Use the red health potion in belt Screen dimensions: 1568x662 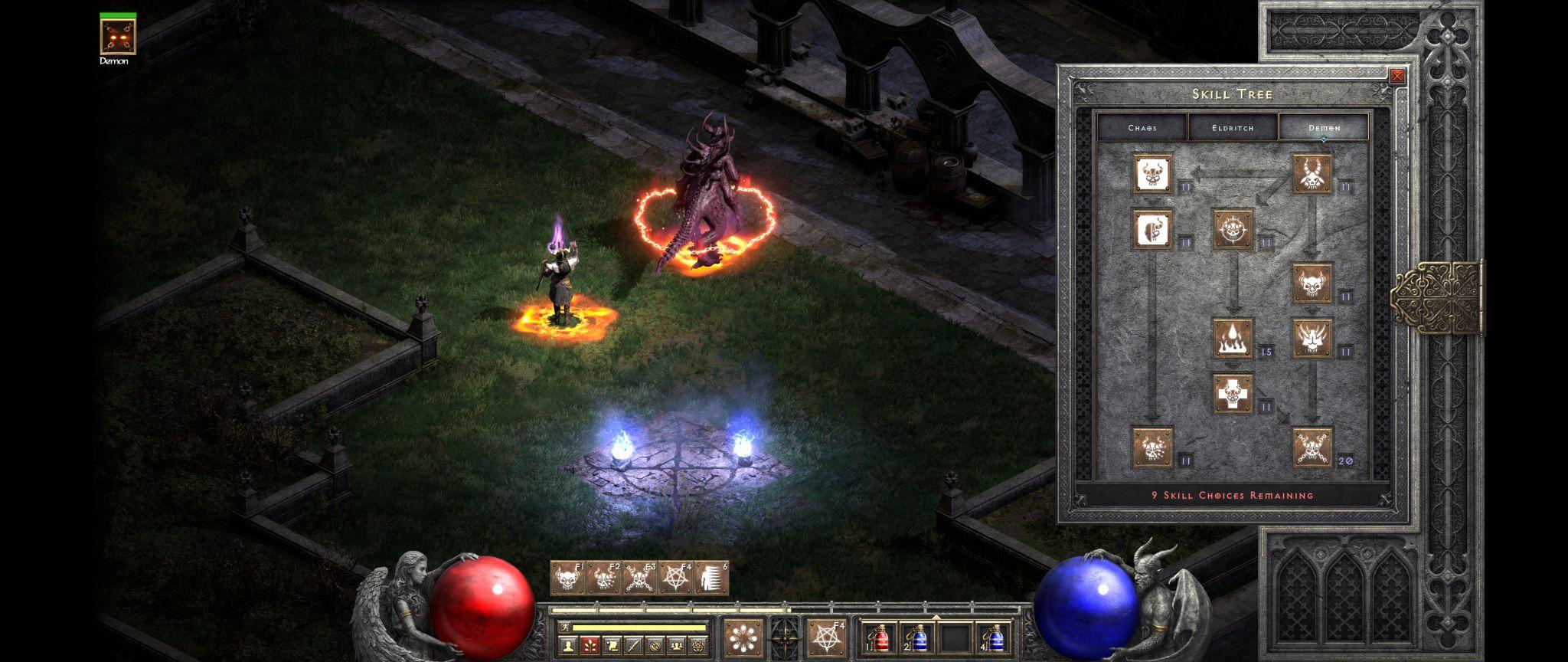coord(877,637)
